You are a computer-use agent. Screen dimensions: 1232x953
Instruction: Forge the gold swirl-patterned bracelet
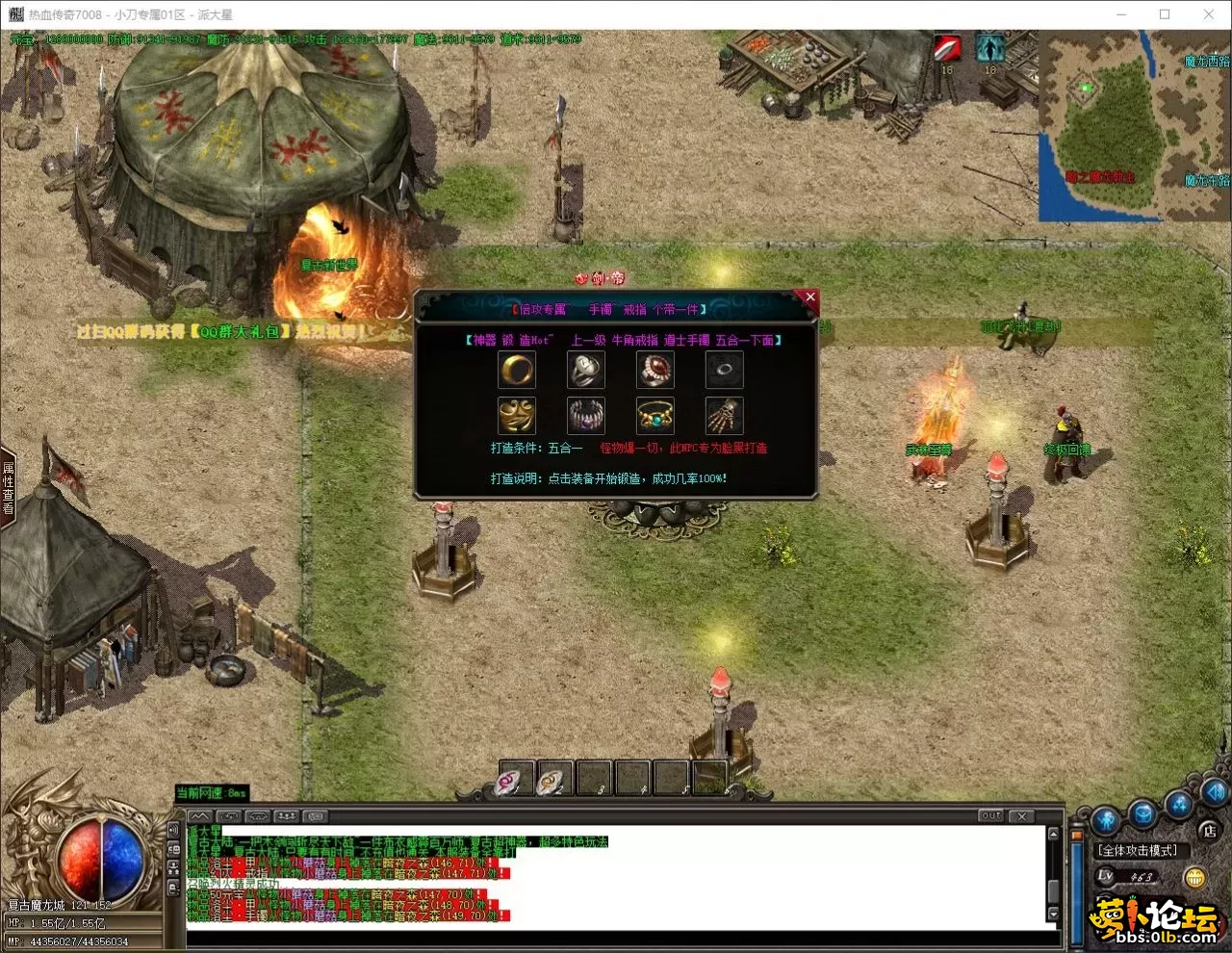point(517,416)
